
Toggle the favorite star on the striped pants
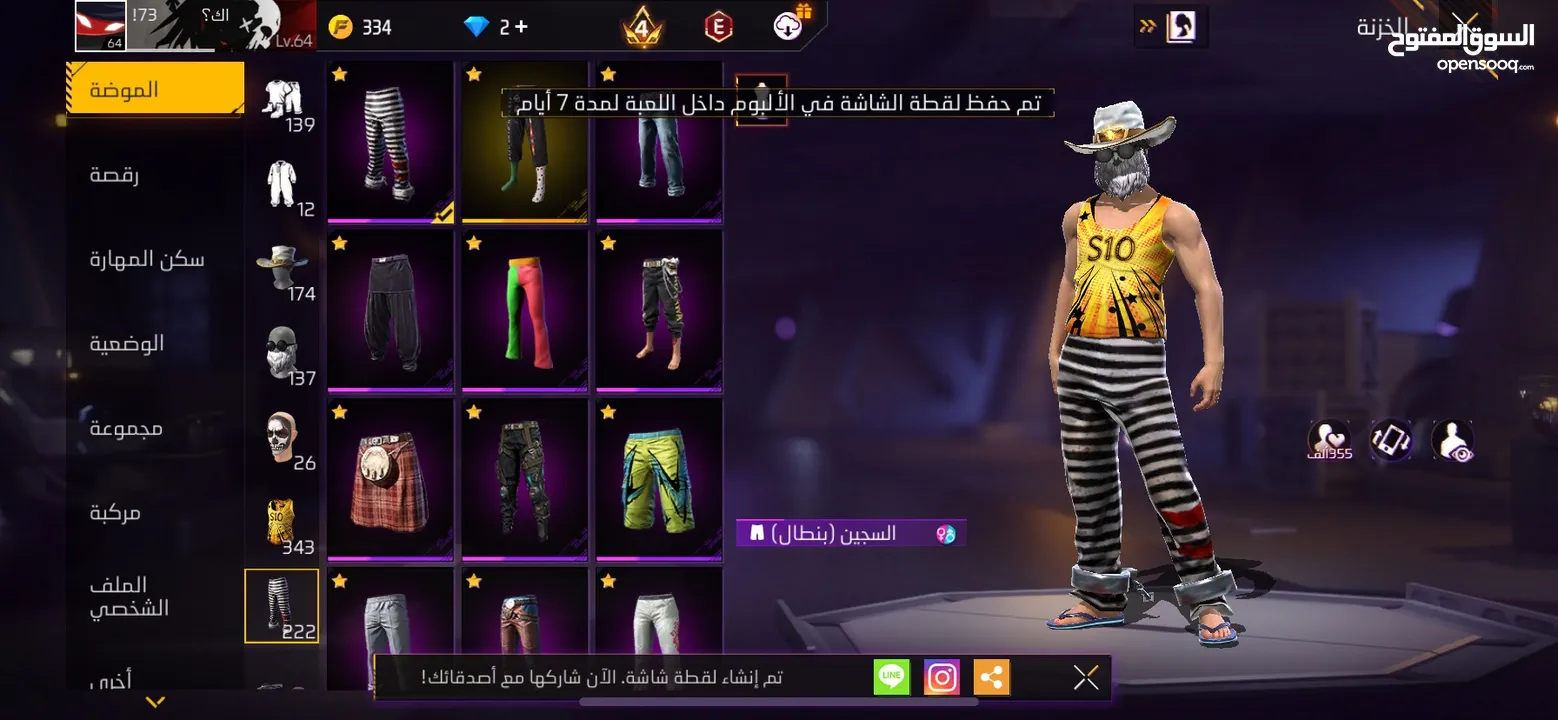tap(340, 73)
